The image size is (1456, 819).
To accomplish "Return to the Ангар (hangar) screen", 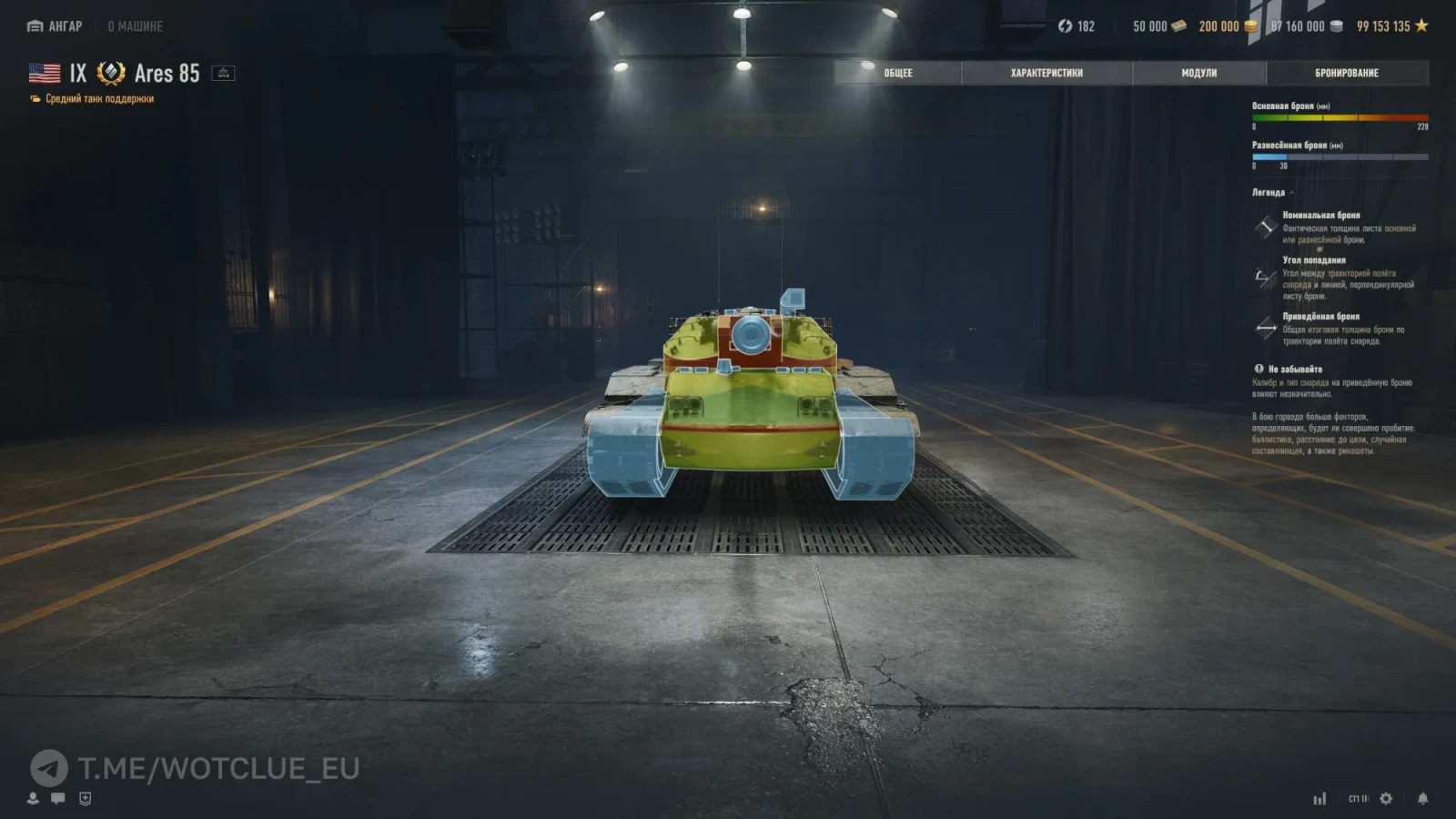I will coord(56,26).
